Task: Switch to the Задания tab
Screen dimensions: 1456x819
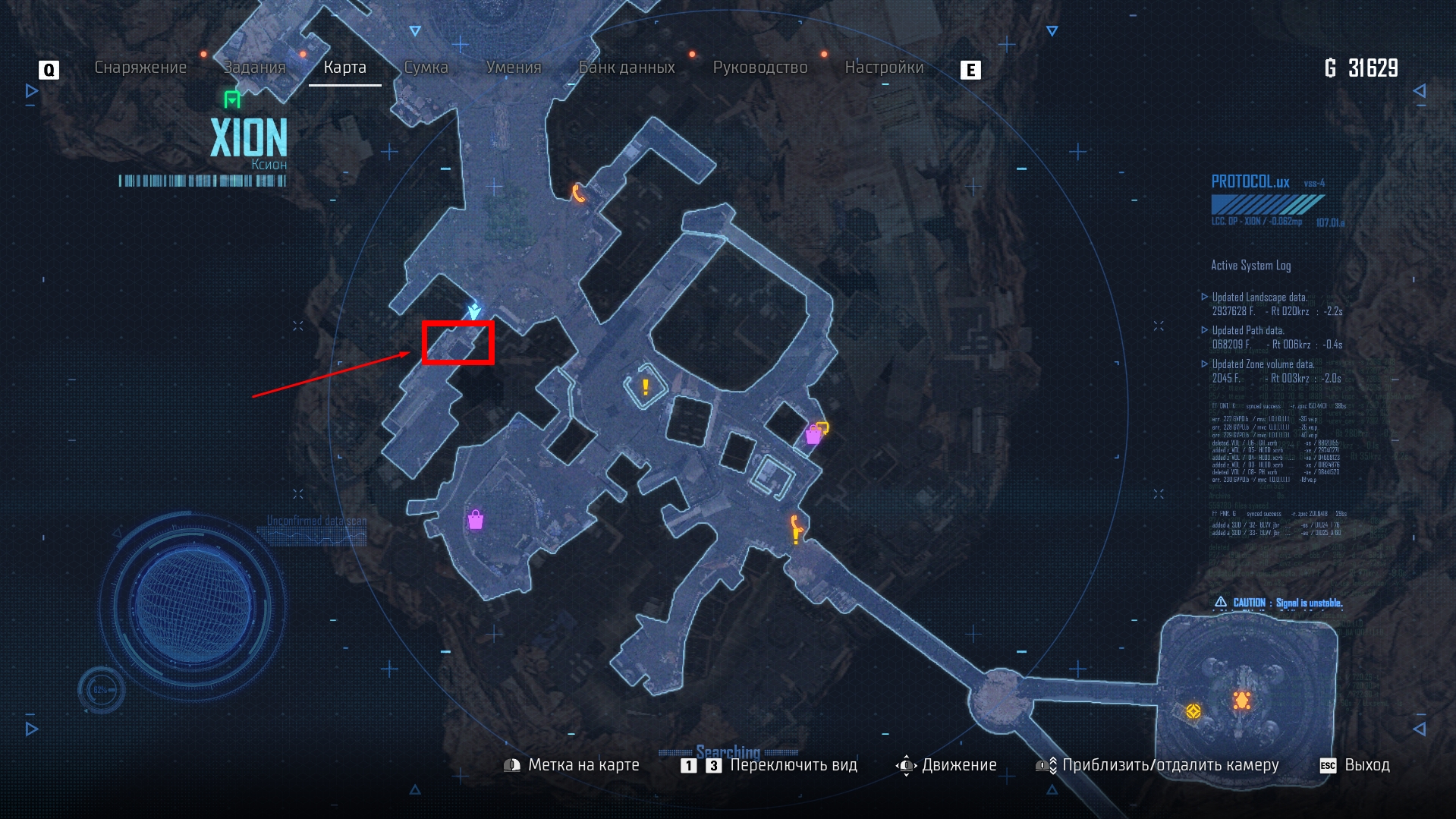Action: (x=254, y=68)
